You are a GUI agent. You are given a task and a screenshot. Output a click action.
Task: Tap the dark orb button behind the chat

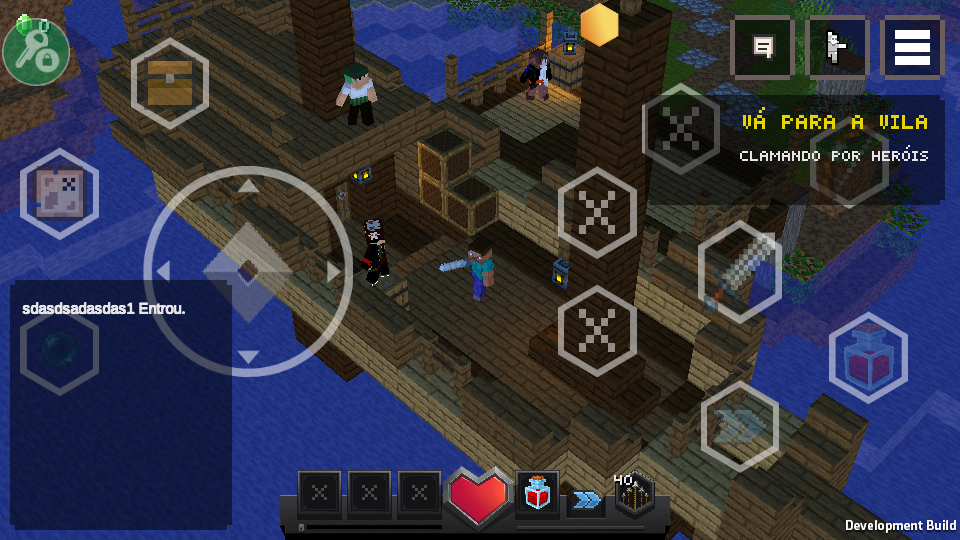58,347
